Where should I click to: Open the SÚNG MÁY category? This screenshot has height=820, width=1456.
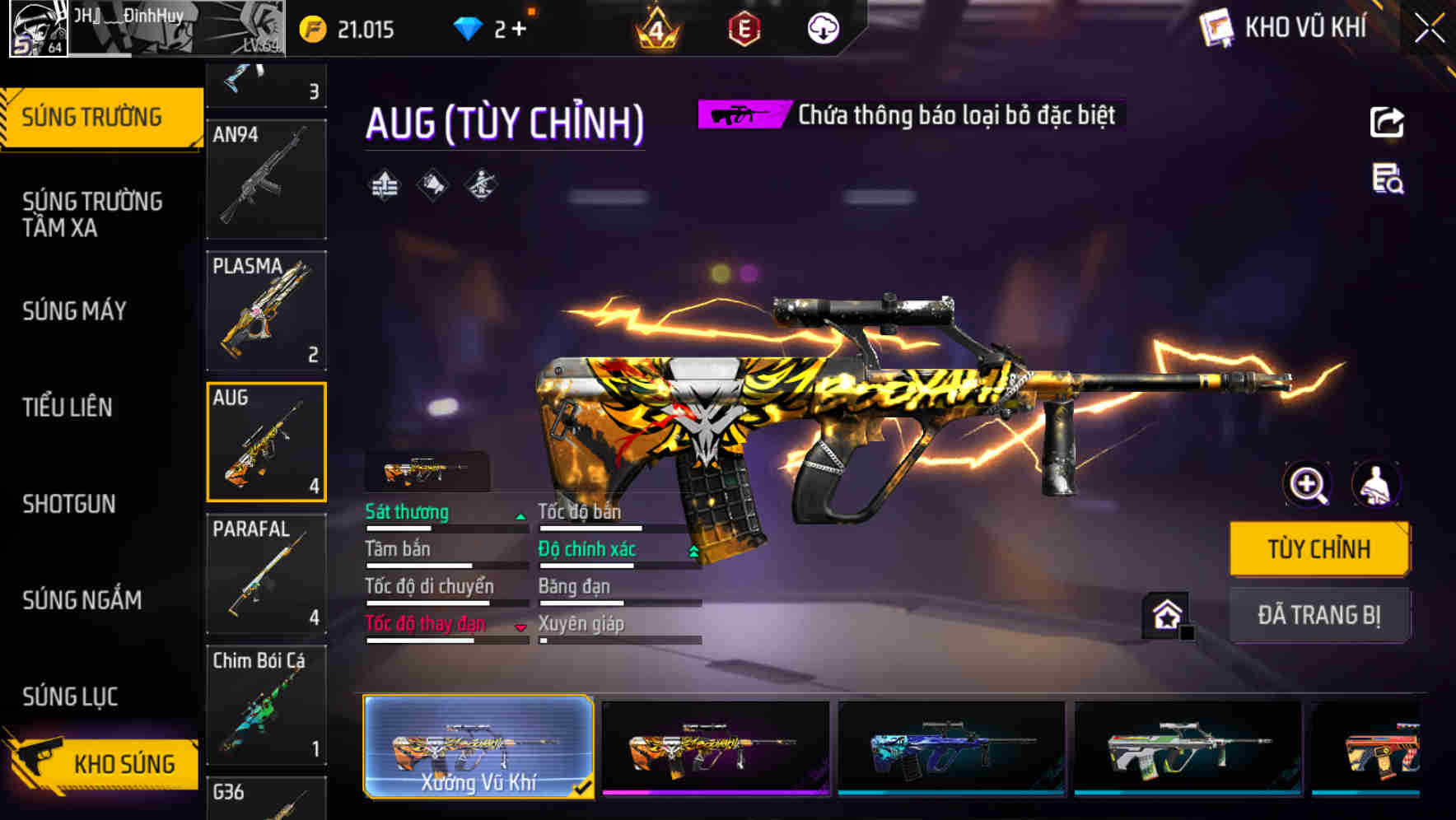tap(74, 311)
